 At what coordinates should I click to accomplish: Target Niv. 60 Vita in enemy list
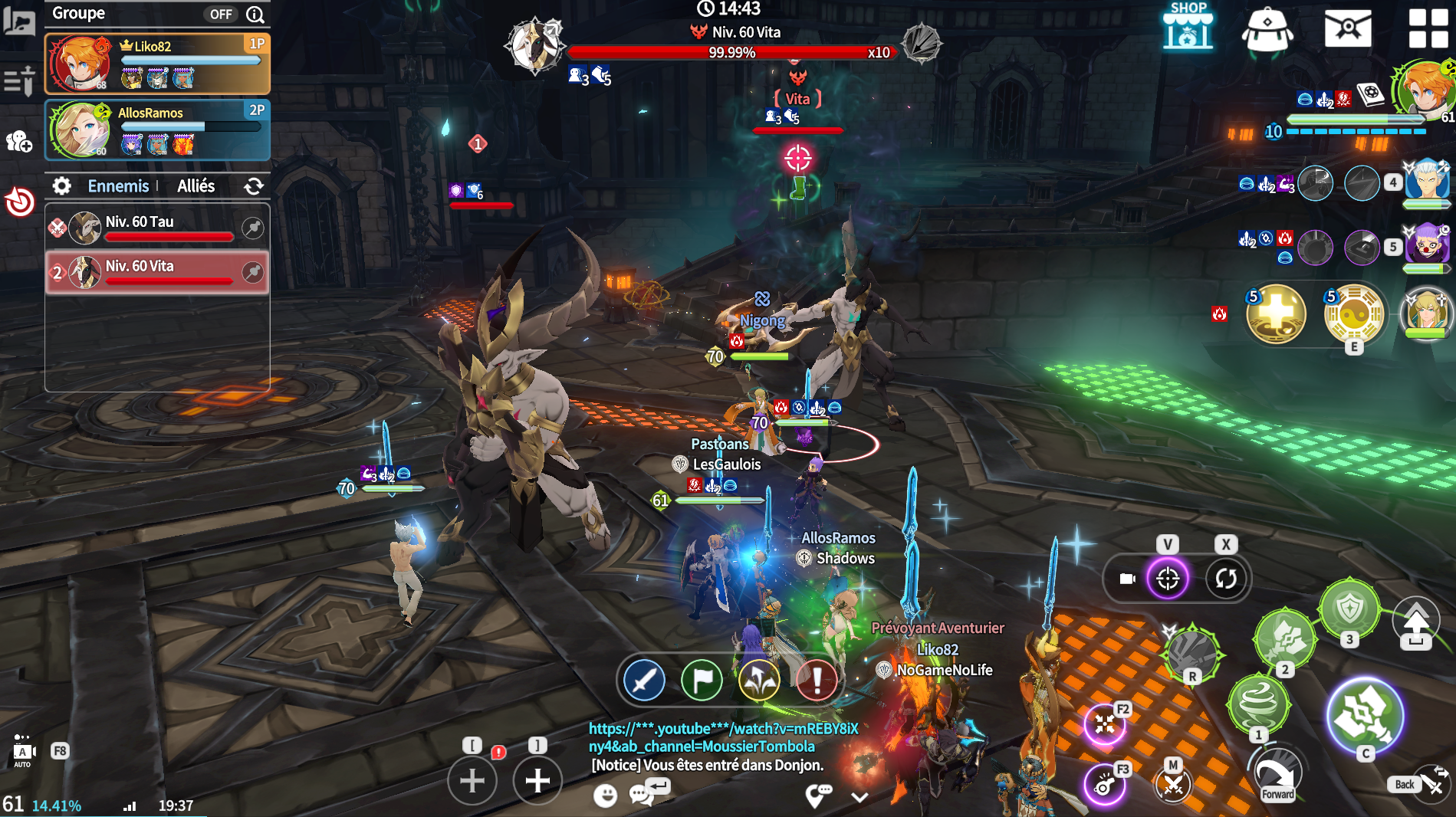[157, 272]
